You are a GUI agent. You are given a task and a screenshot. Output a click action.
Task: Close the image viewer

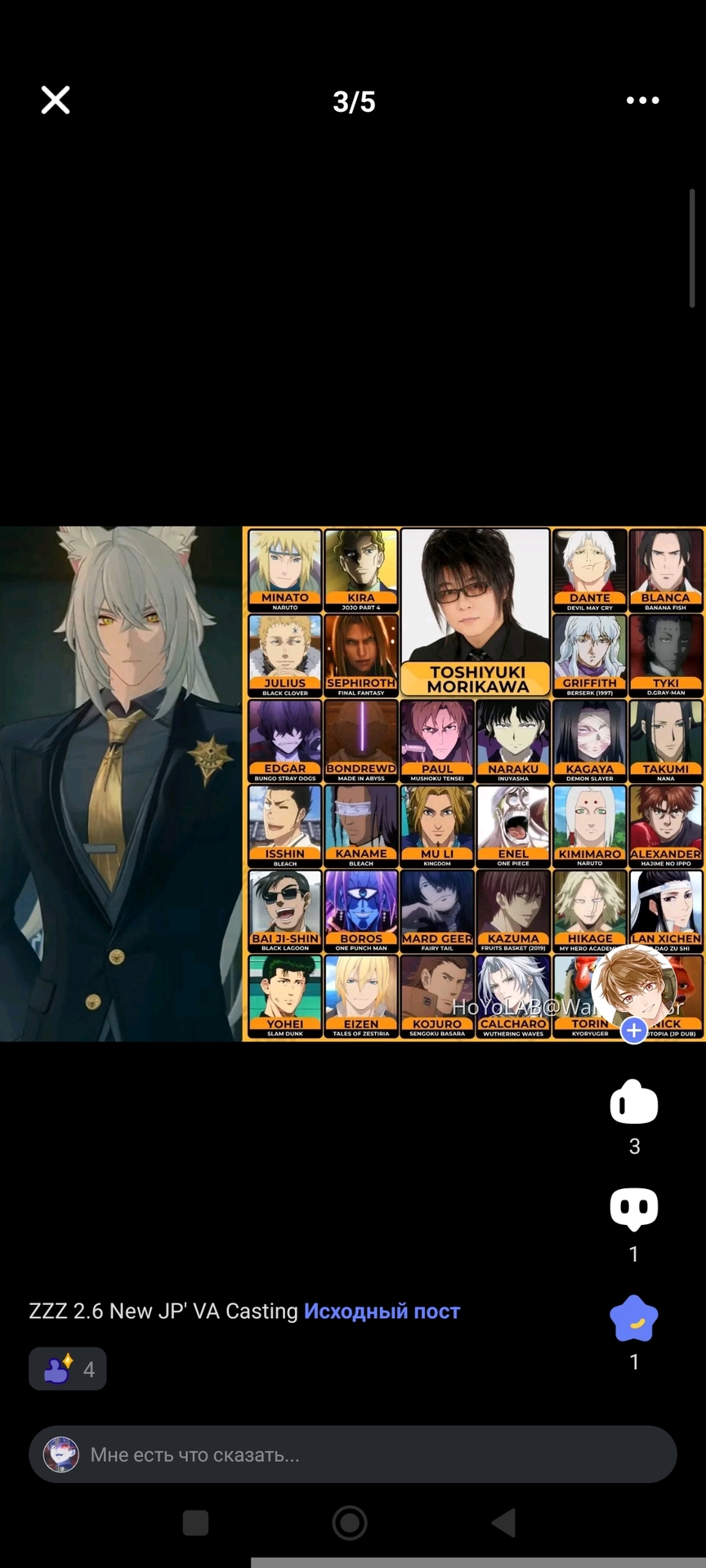pos(56,100)
